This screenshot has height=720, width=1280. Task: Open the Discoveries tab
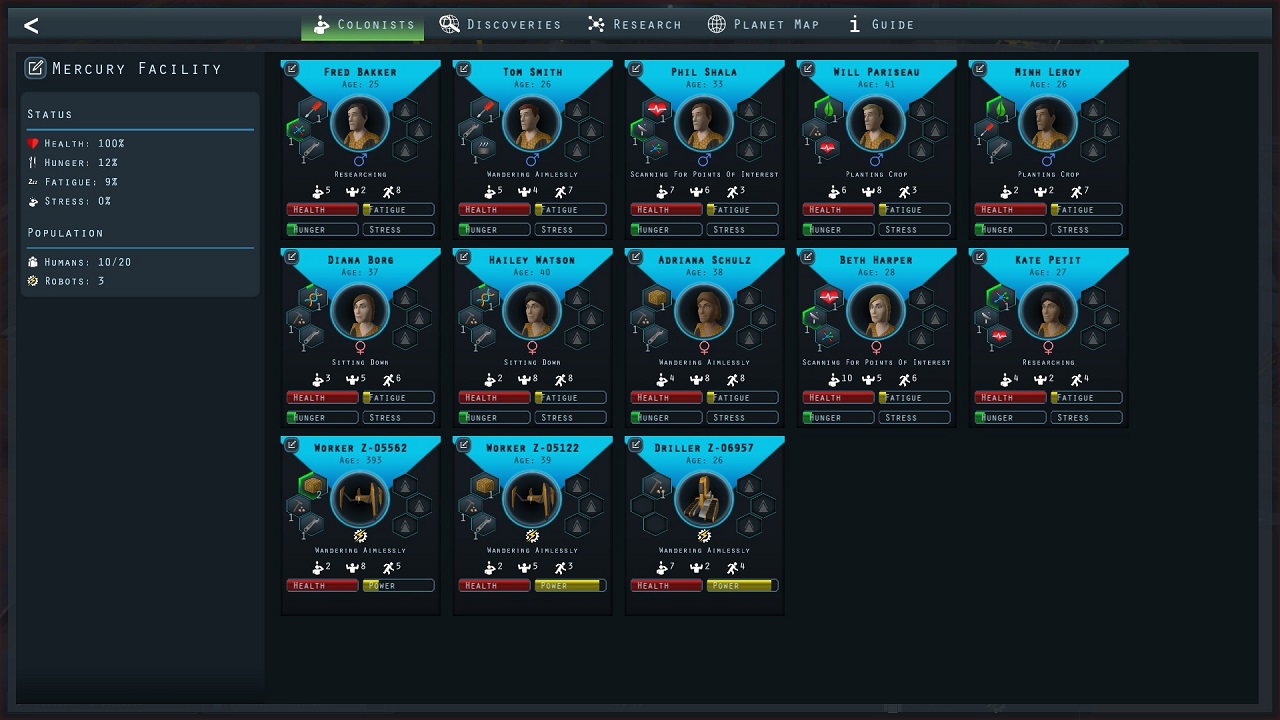click(500, 25)
